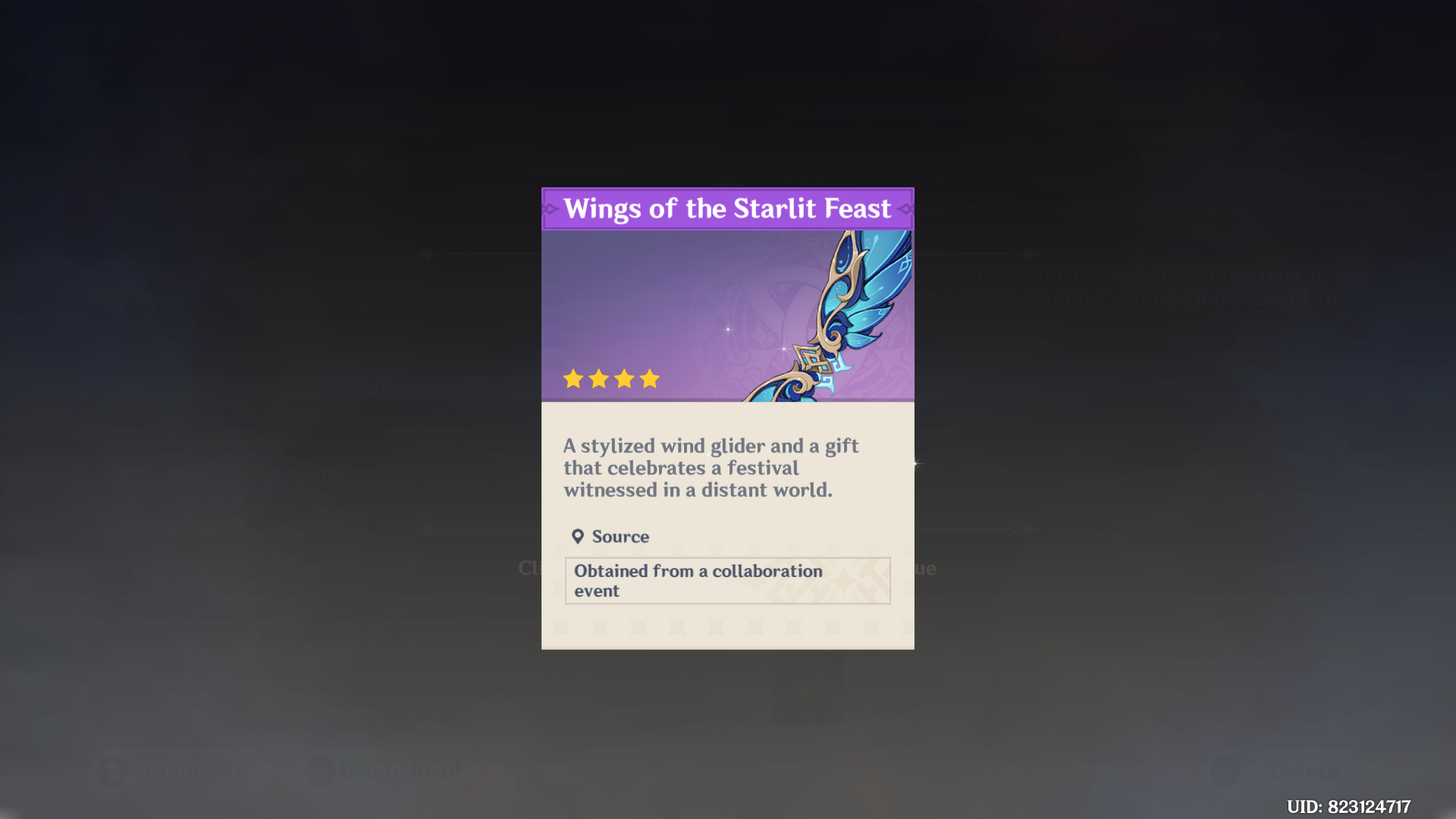1456x819 pixels.
Task: Click the location pin icon beside Source
Action: coord(579,536)
